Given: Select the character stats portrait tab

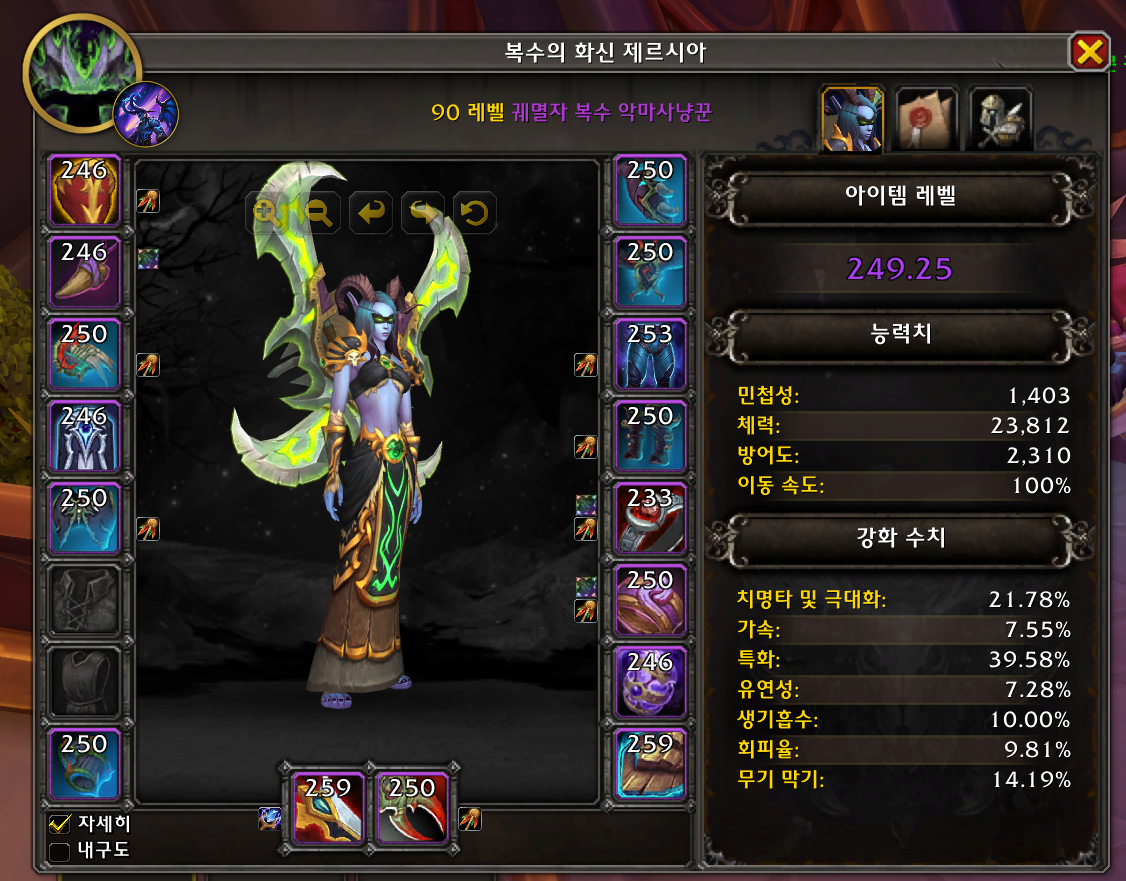Looking at the screenshot, I should coord(851,119).
